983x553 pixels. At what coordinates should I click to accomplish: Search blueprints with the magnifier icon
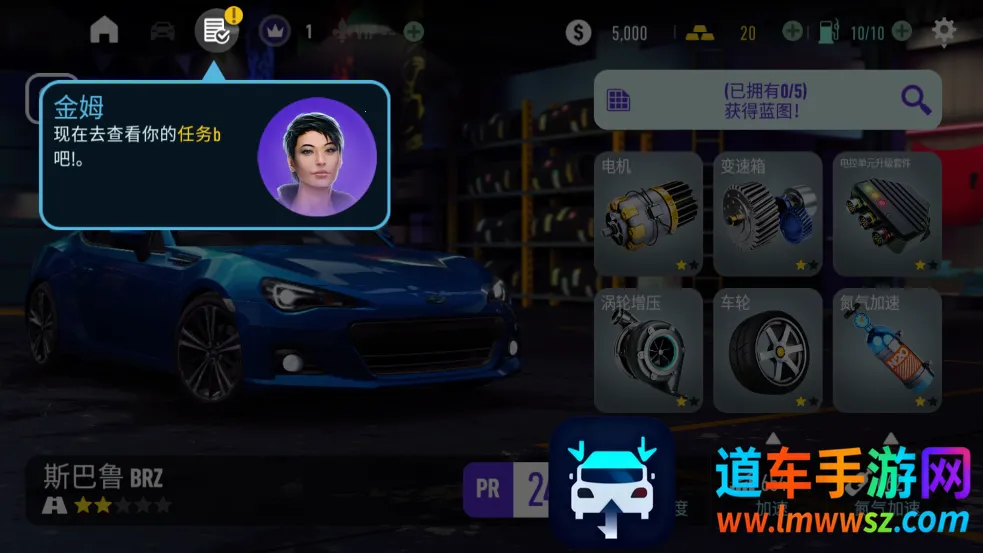[x=915, y=100]
